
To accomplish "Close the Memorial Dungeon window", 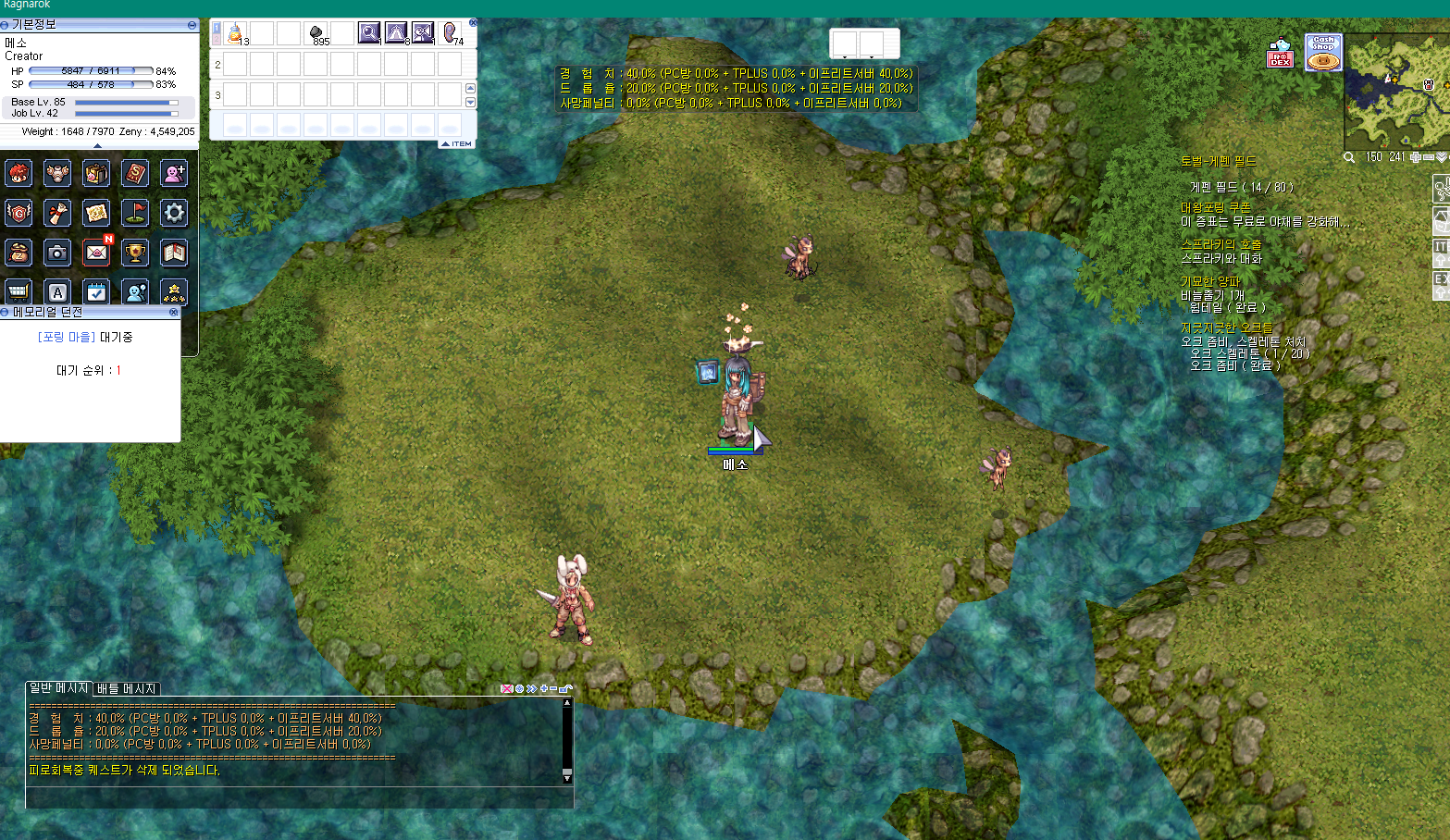I will pyautogui.click(x=173, y=313).
